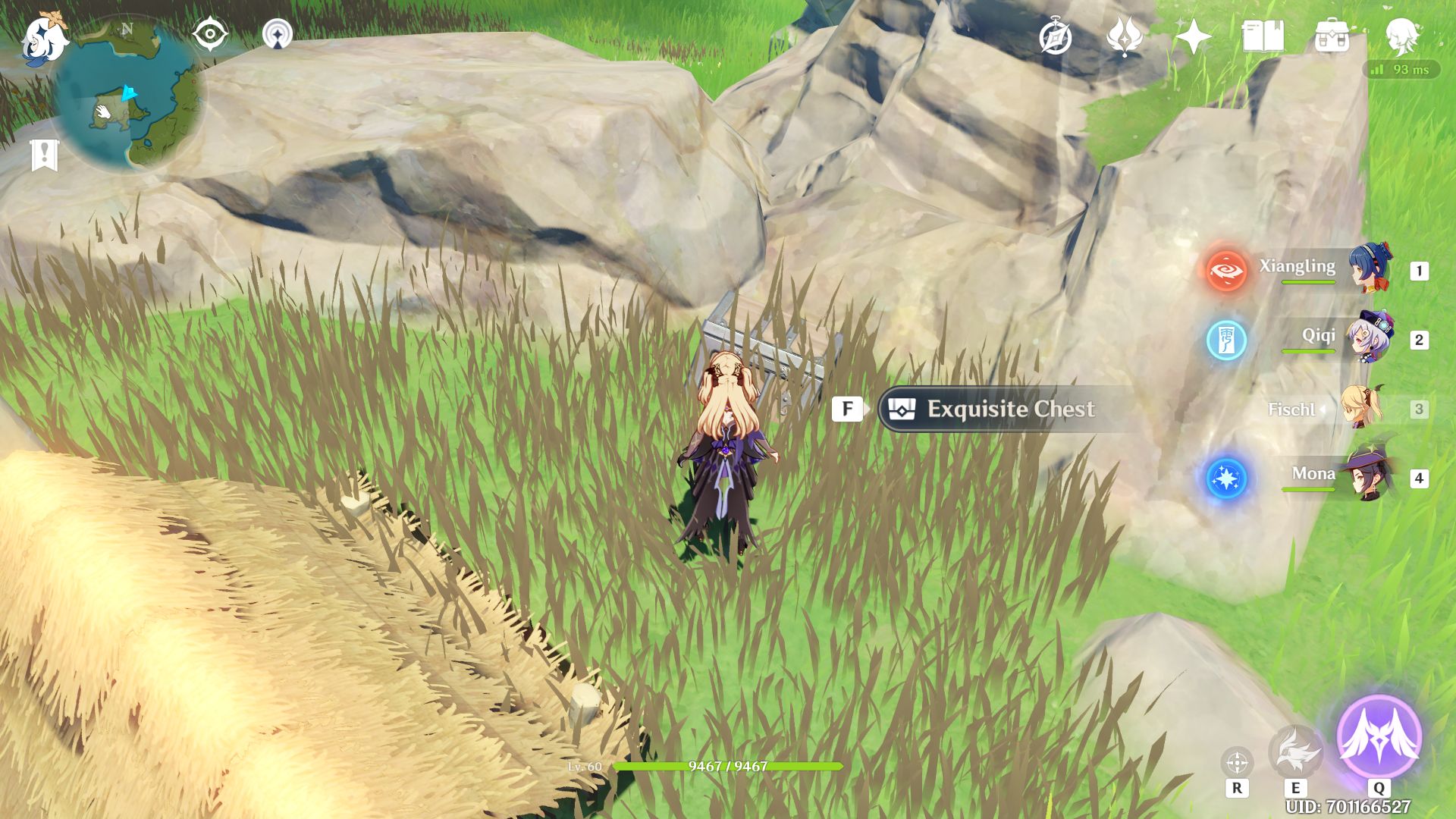Viewport: 1456px width, 819px height.
Task: Open the character profile silhouette icon
Action: [1403, 36]
